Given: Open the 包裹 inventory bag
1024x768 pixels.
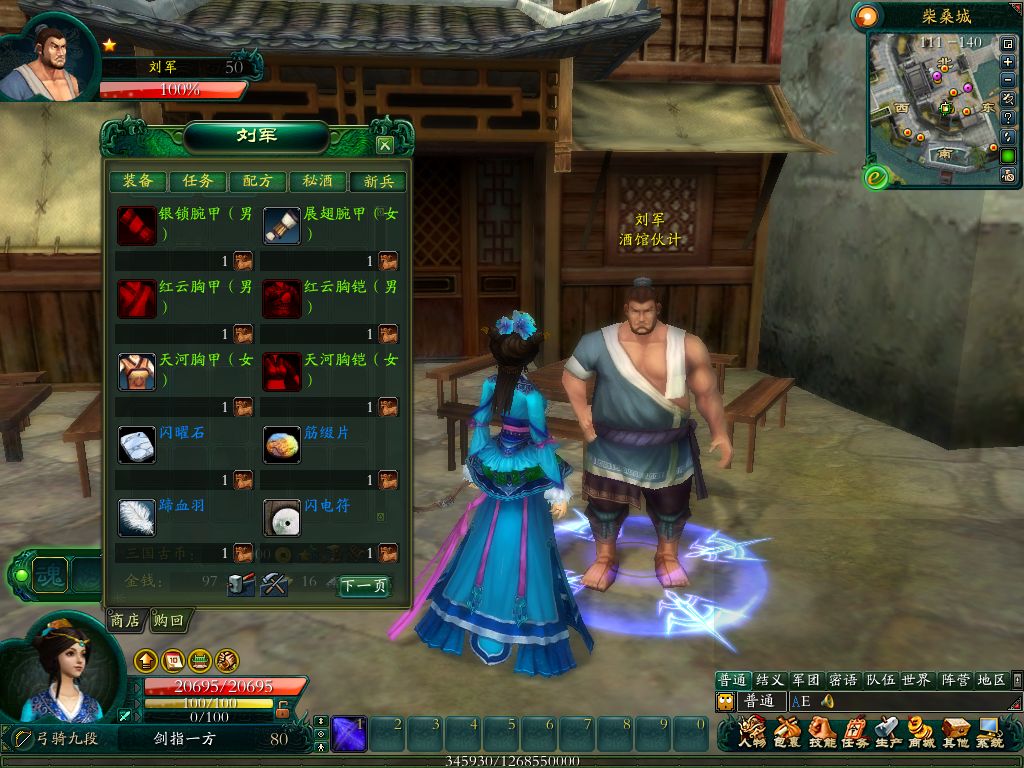Looking at the screenshot, I should [x=787, y=734].
